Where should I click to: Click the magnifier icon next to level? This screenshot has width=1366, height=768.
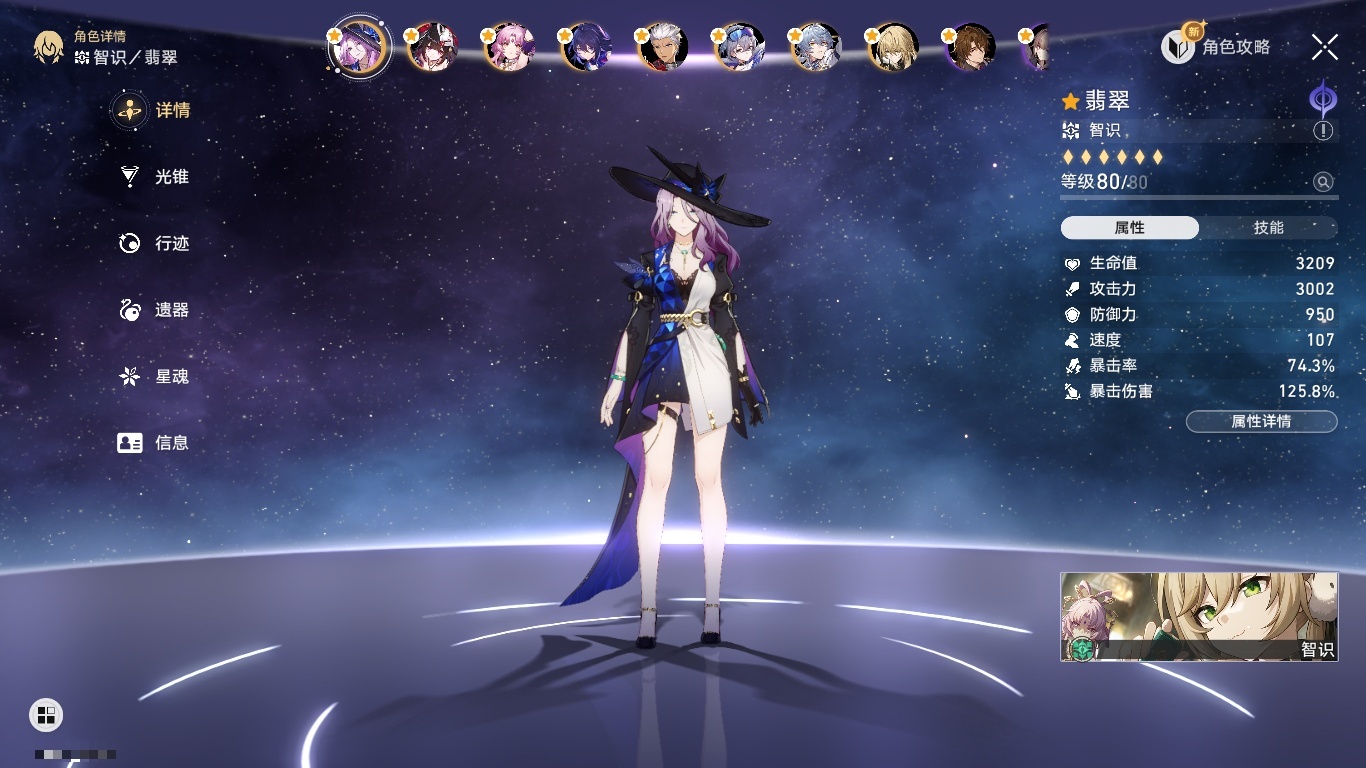click(1323, 182)
